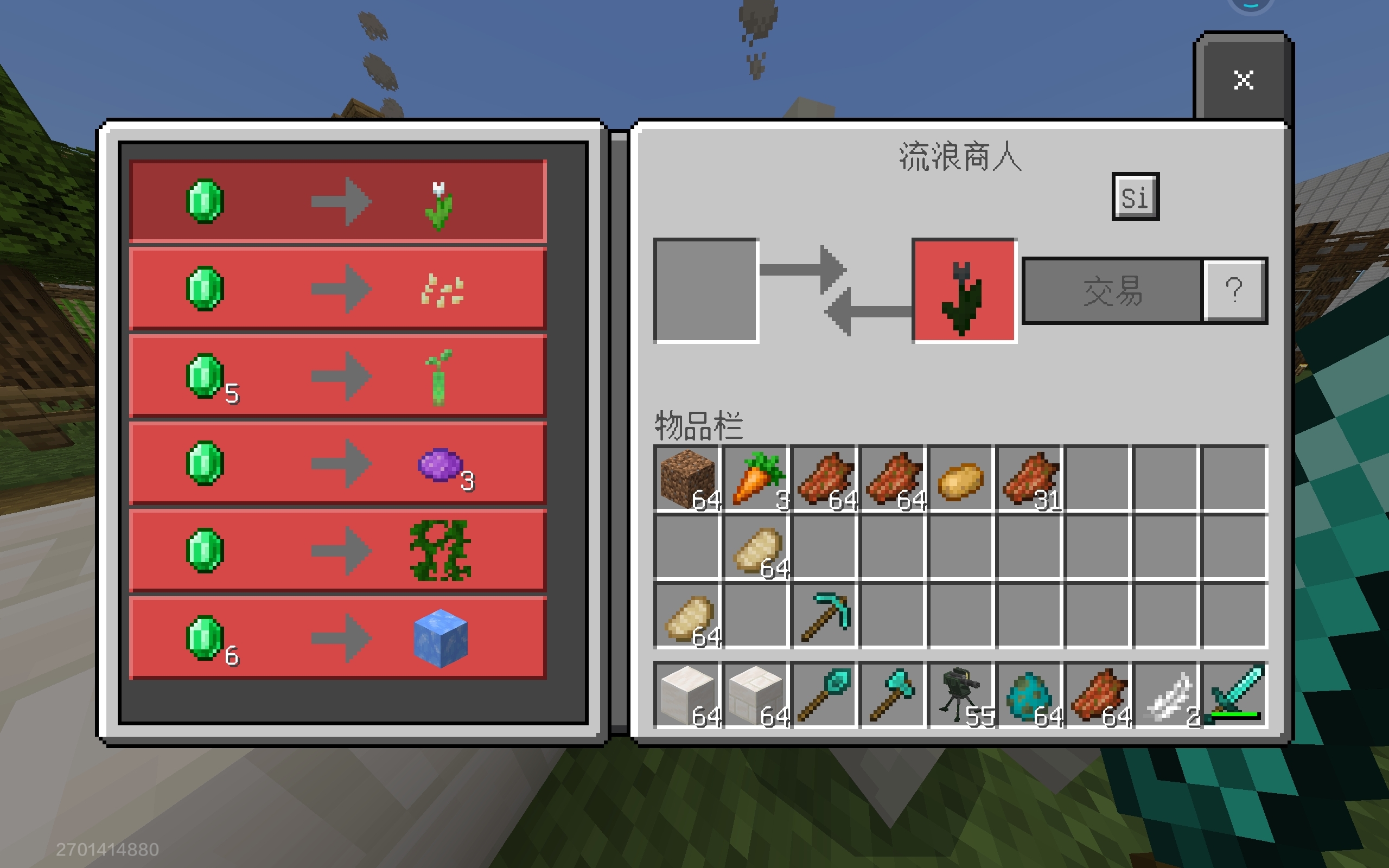Screen dimensions: 1389x868
Task: Select the white tulip trade offer
Action: coord(337,201)
